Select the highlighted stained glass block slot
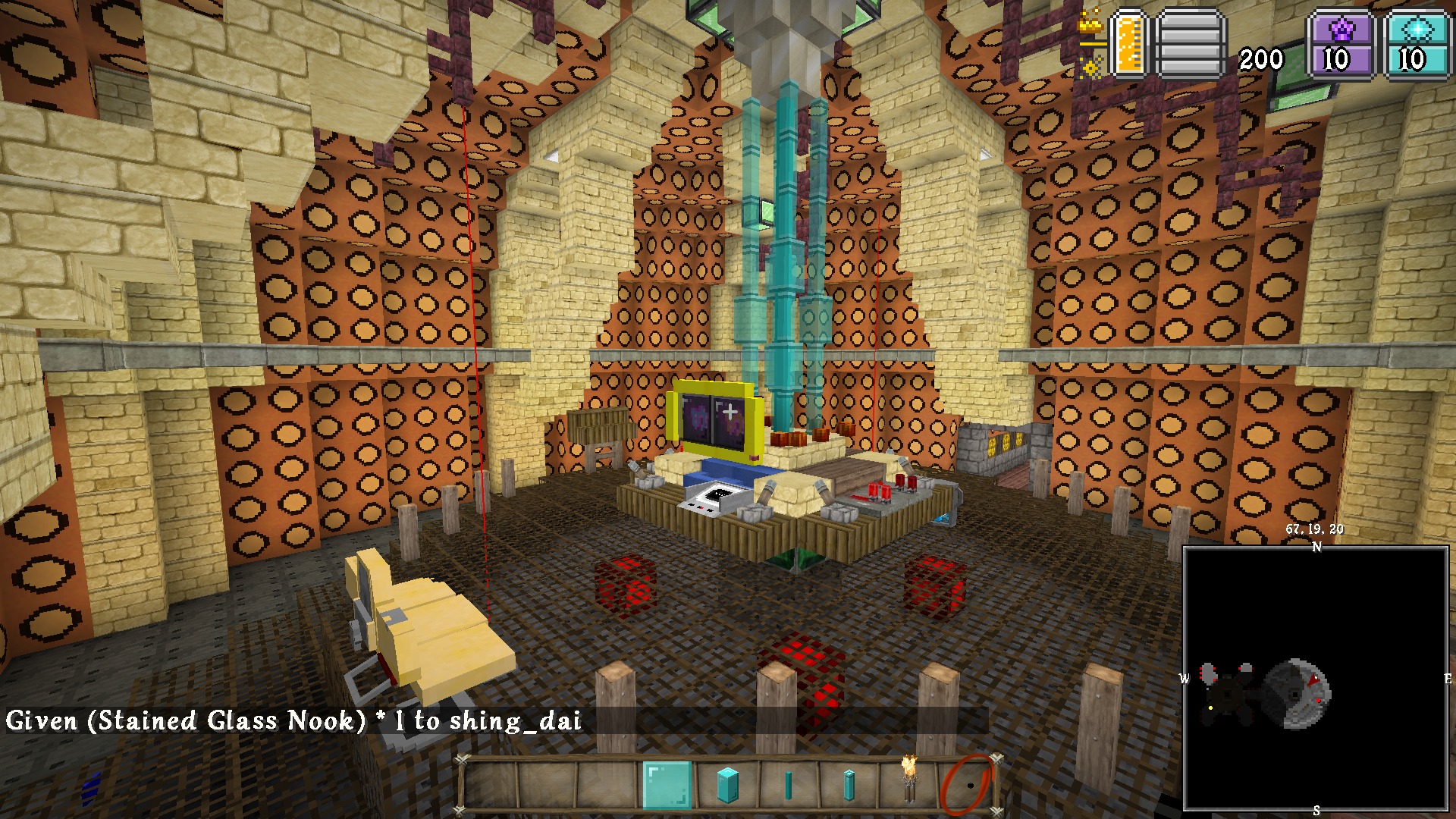The image size is (1456, 819). pos(667,785)
